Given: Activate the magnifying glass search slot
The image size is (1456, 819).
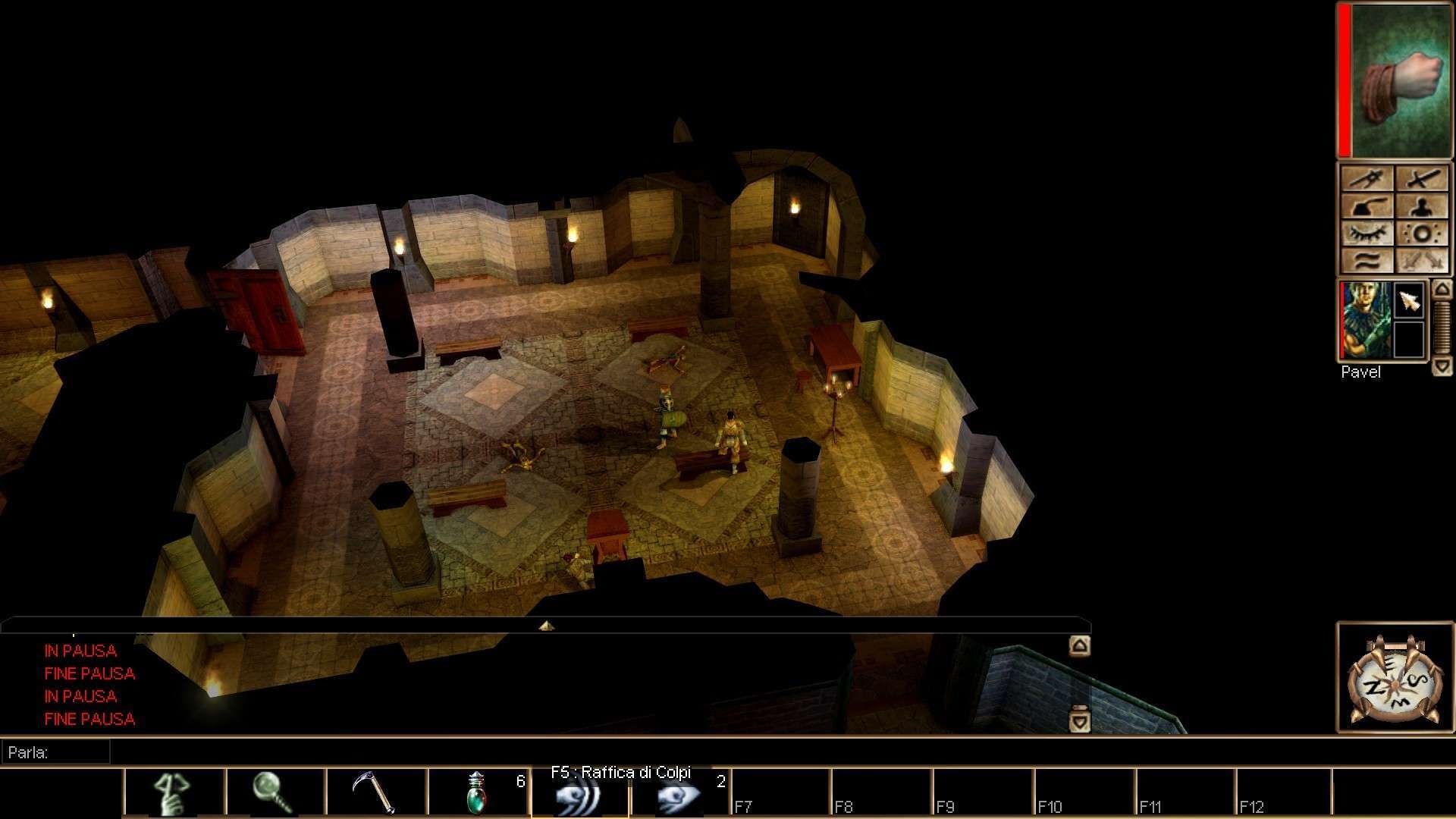Looking at the screenshot, I should click(x=275, y=793).
